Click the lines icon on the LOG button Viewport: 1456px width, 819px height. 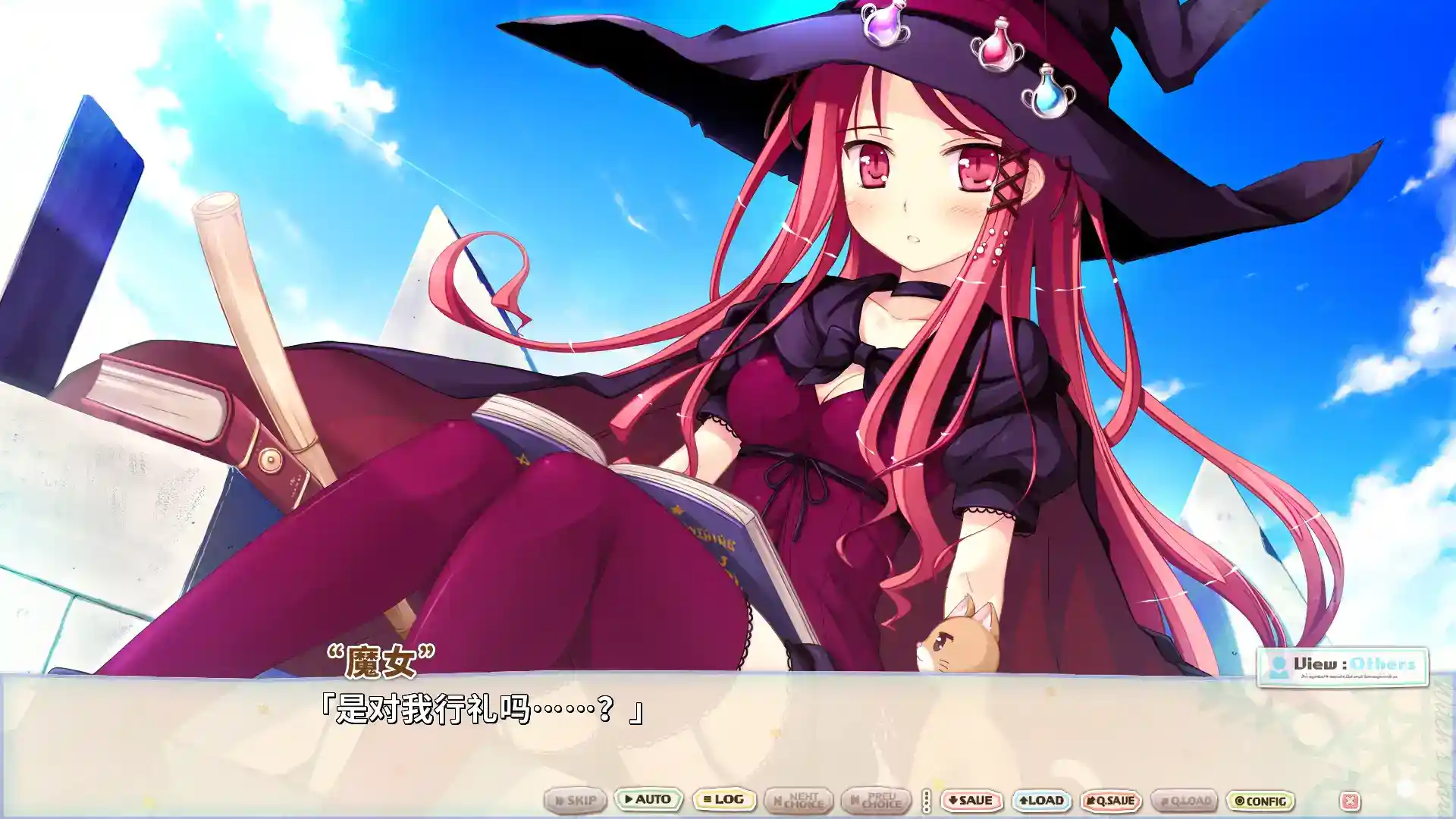pyautogui.click(x=708, y=801)
